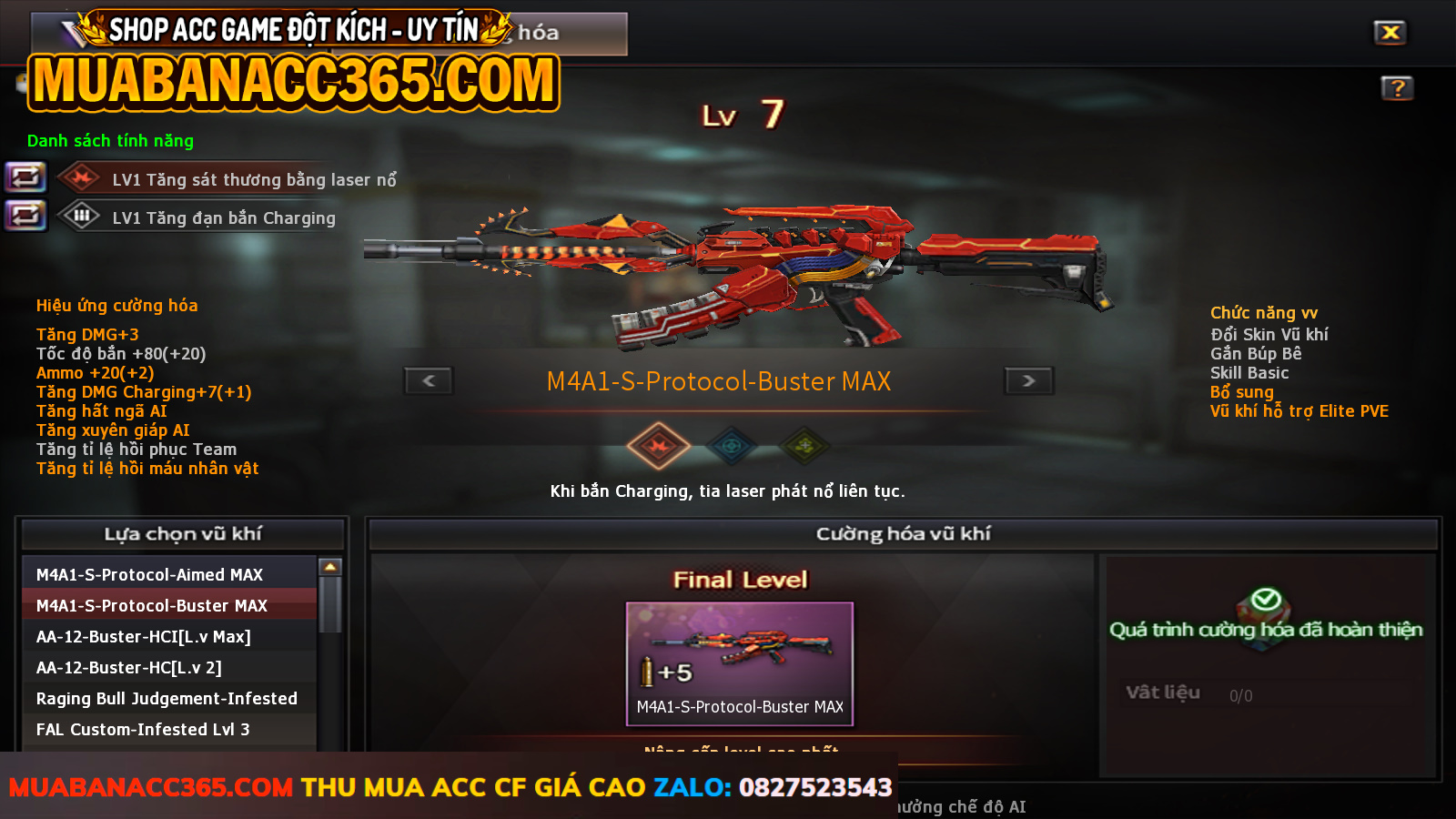This screenshot has width=1456, height=819.
Task: Select AA-12-Buster-HCI[L.v Max] weapon row
Action: pyautogui.click(x=168, y=636)
